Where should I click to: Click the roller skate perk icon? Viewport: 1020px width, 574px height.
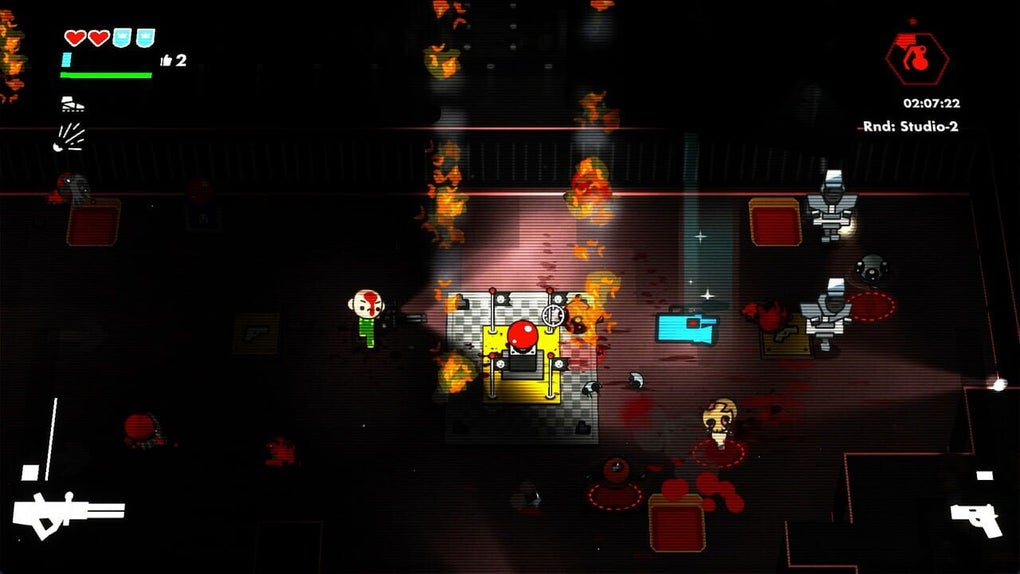pyautogui.click(x=72, y=104)
